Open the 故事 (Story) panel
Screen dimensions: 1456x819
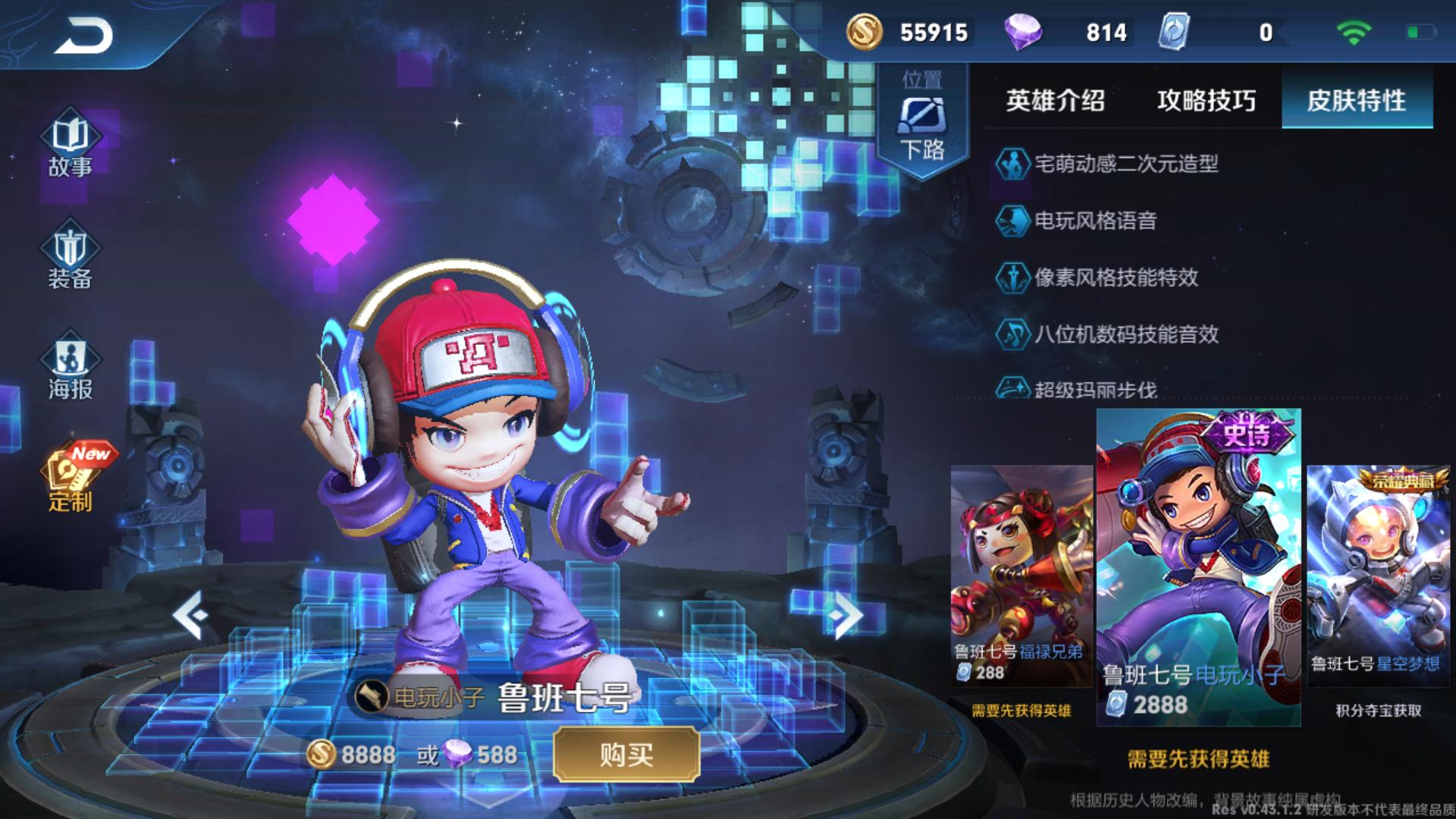point(71,144)
